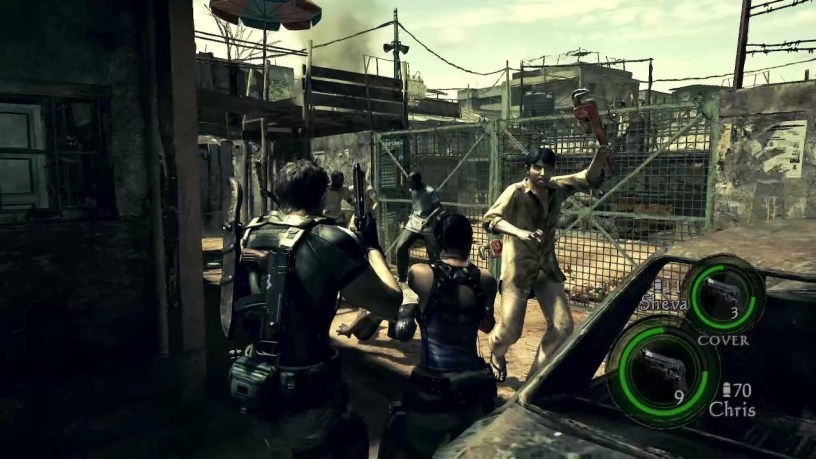
Task: Select Chris's equipped handgun icon
Action: 662,366
